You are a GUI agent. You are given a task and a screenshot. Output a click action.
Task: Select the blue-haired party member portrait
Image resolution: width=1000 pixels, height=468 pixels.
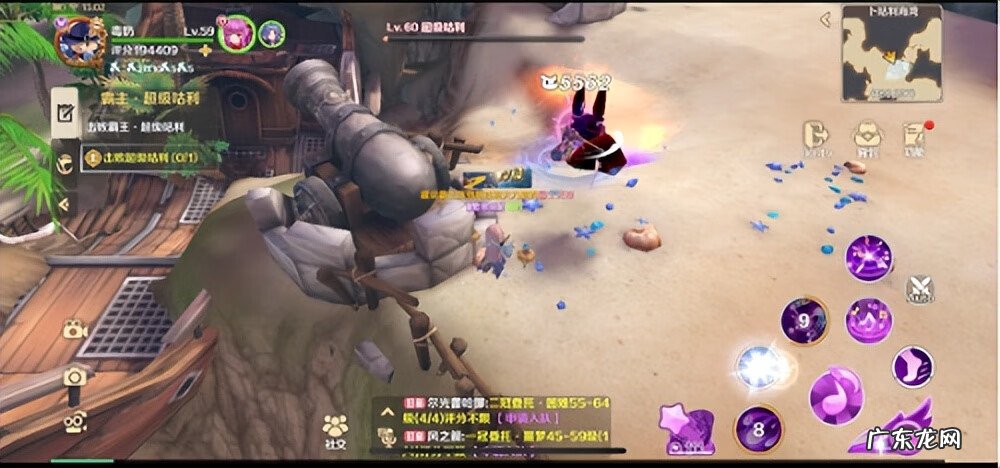click(x=272, y=33)
